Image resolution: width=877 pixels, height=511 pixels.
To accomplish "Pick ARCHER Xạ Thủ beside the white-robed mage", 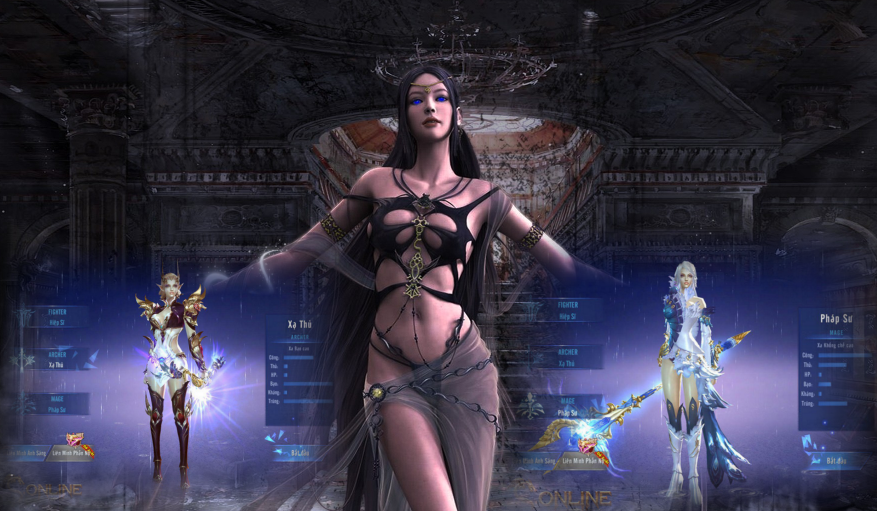I will click(x=568, y=357).
